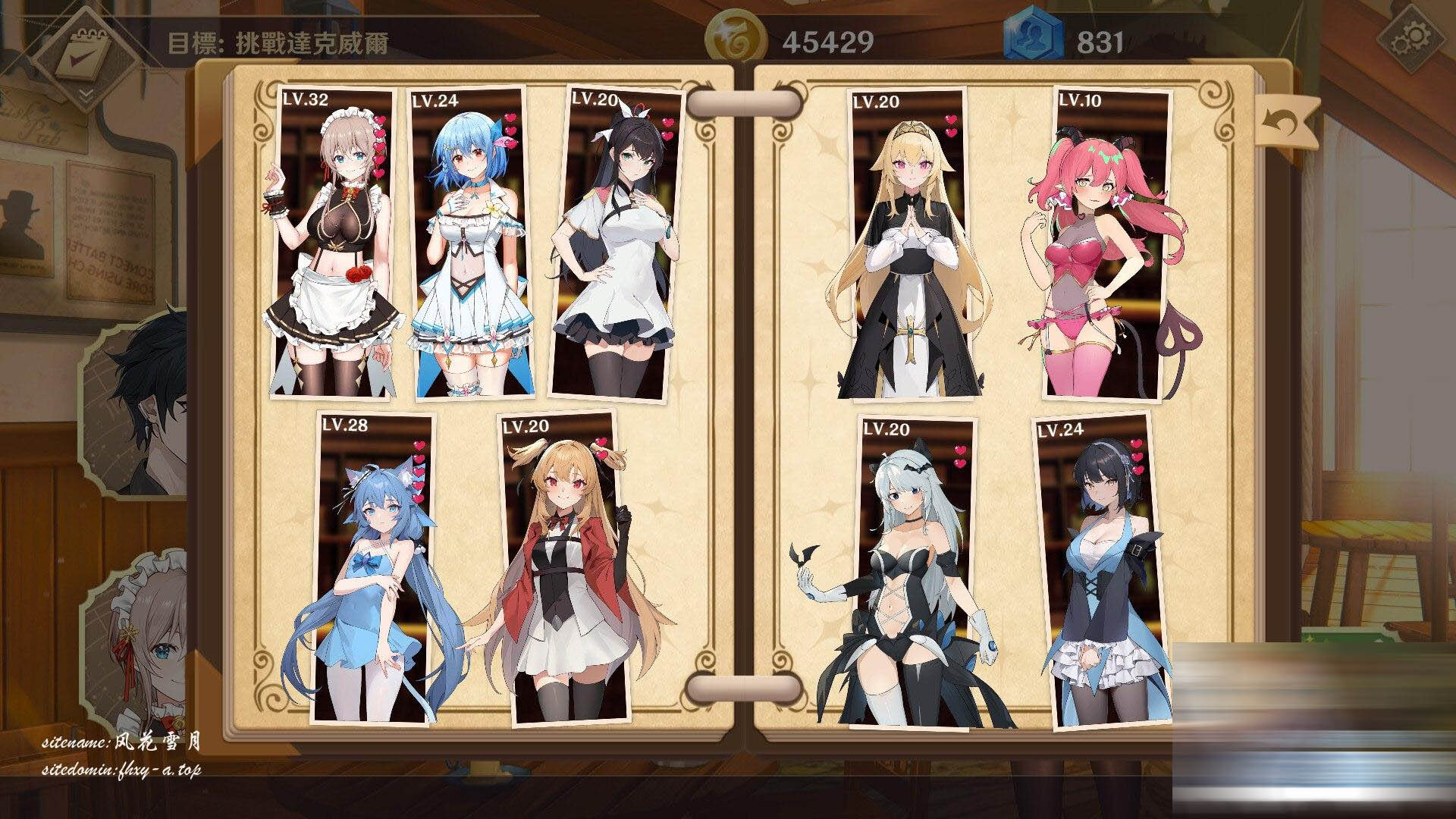Image resolution: width=1456 pixels, height=819 pixels.
Task: Close the album with the back arrow
Action: tap(1285, 121)
